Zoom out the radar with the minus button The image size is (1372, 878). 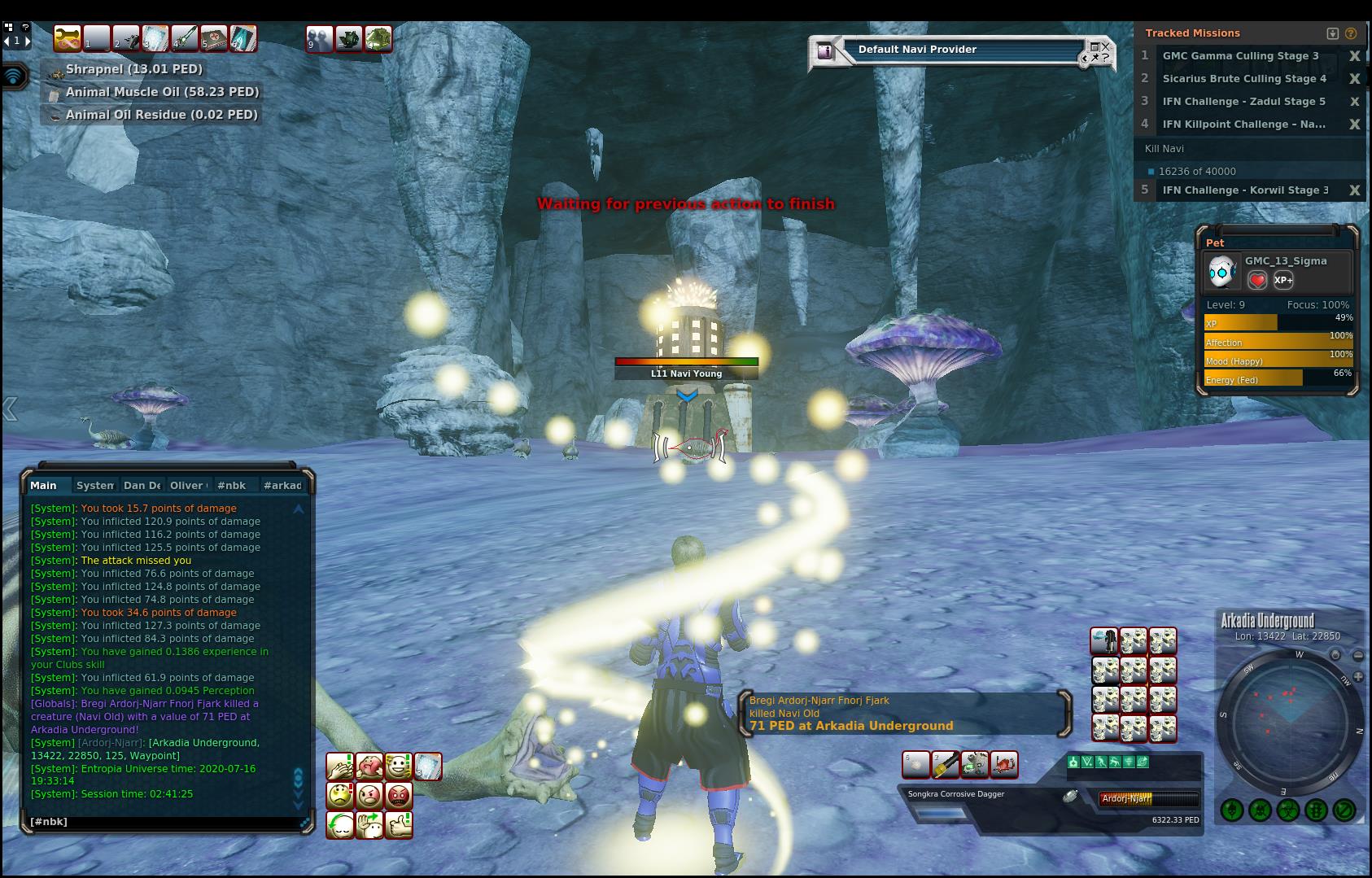tap(1358, 655)
